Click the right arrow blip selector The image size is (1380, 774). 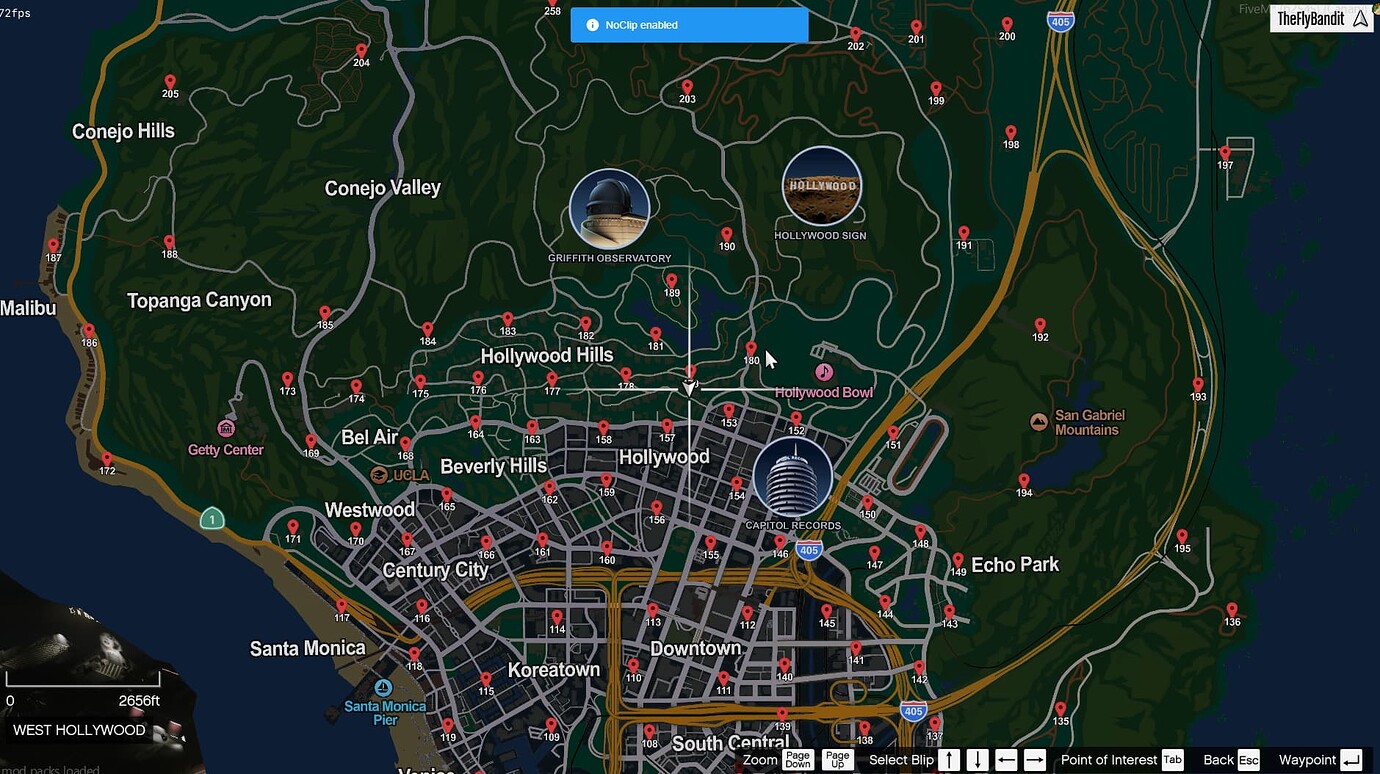(x=1035, y=760)
